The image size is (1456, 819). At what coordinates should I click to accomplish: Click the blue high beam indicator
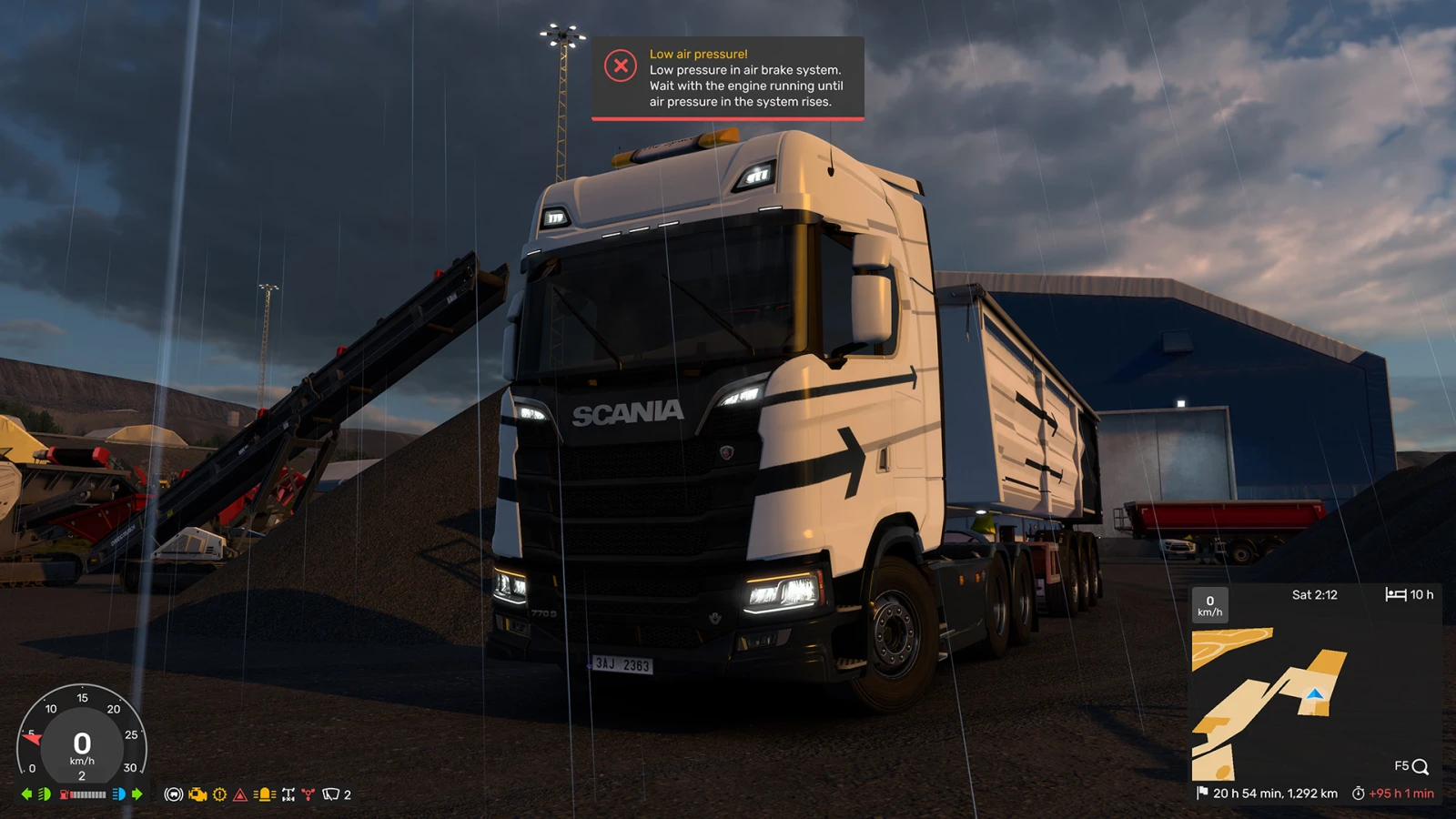pos(118,794)
